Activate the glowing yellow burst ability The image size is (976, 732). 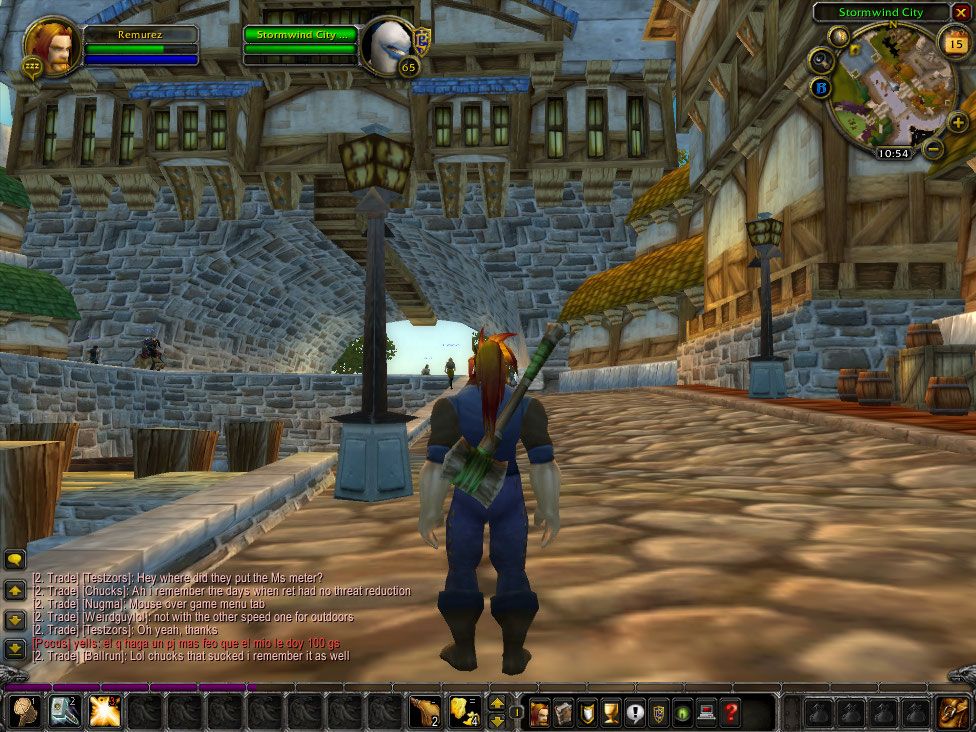pyautogui.click(x=104, y=711)
